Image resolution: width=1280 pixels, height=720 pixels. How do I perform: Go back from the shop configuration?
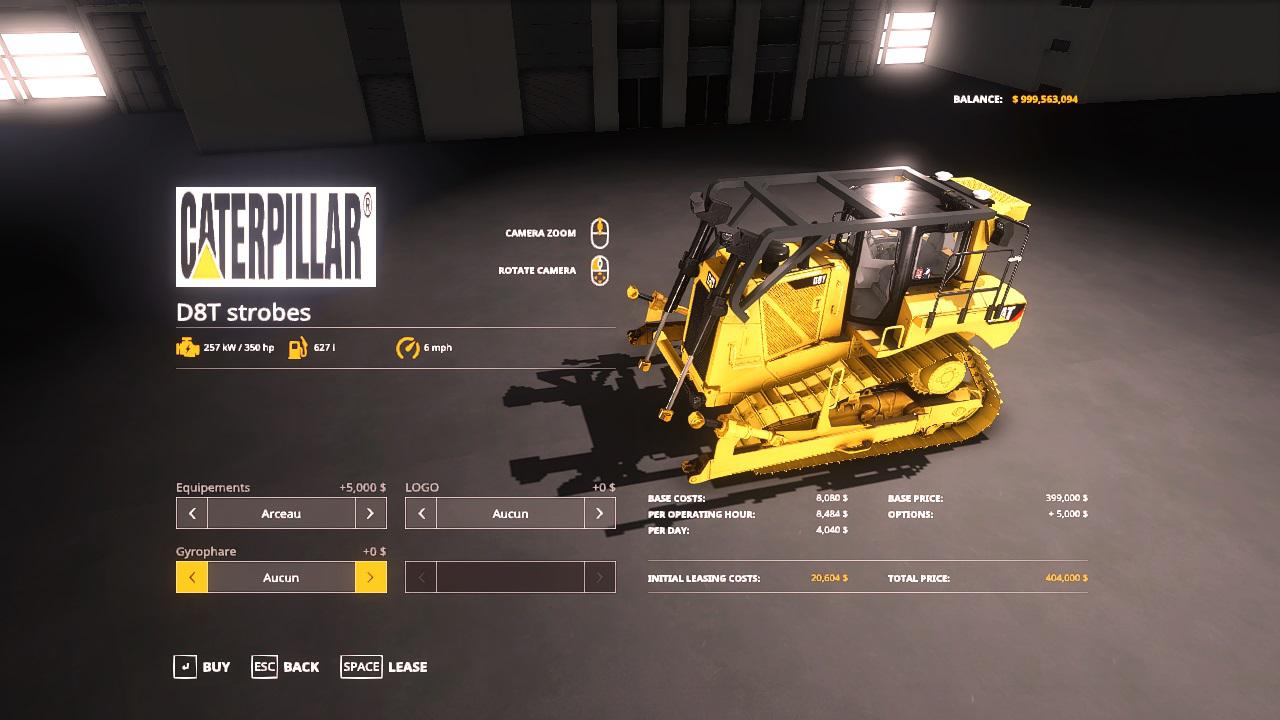286,667
